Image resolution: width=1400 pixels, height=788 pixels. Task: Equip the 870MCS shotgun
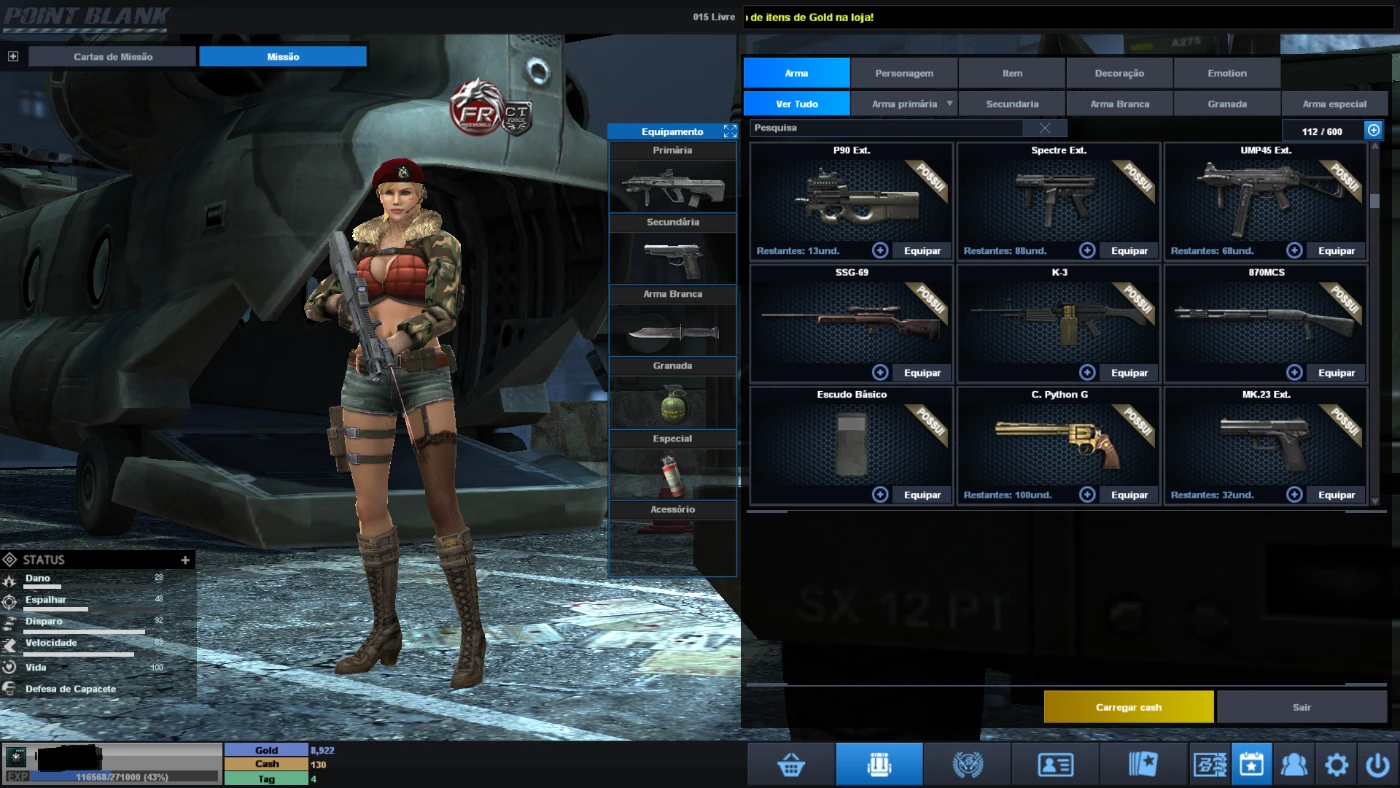pos(1336,373)
